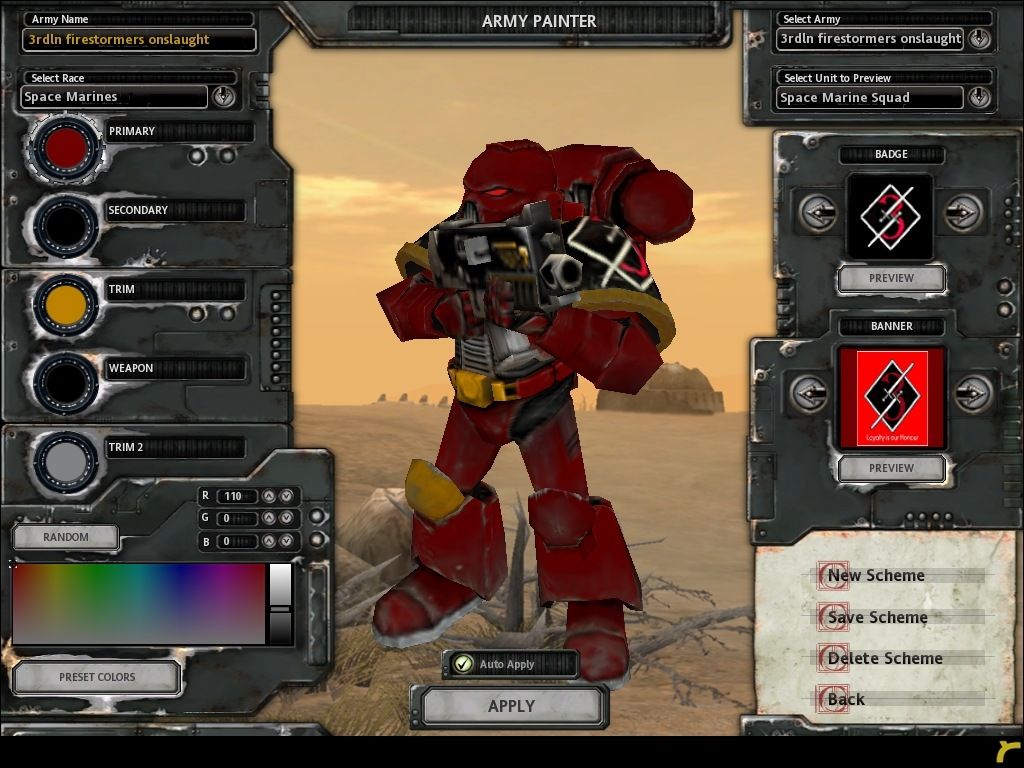Screen dimensions: 1024x768
Task: Show the next badge with right arrow
Action: click(962, 213)
